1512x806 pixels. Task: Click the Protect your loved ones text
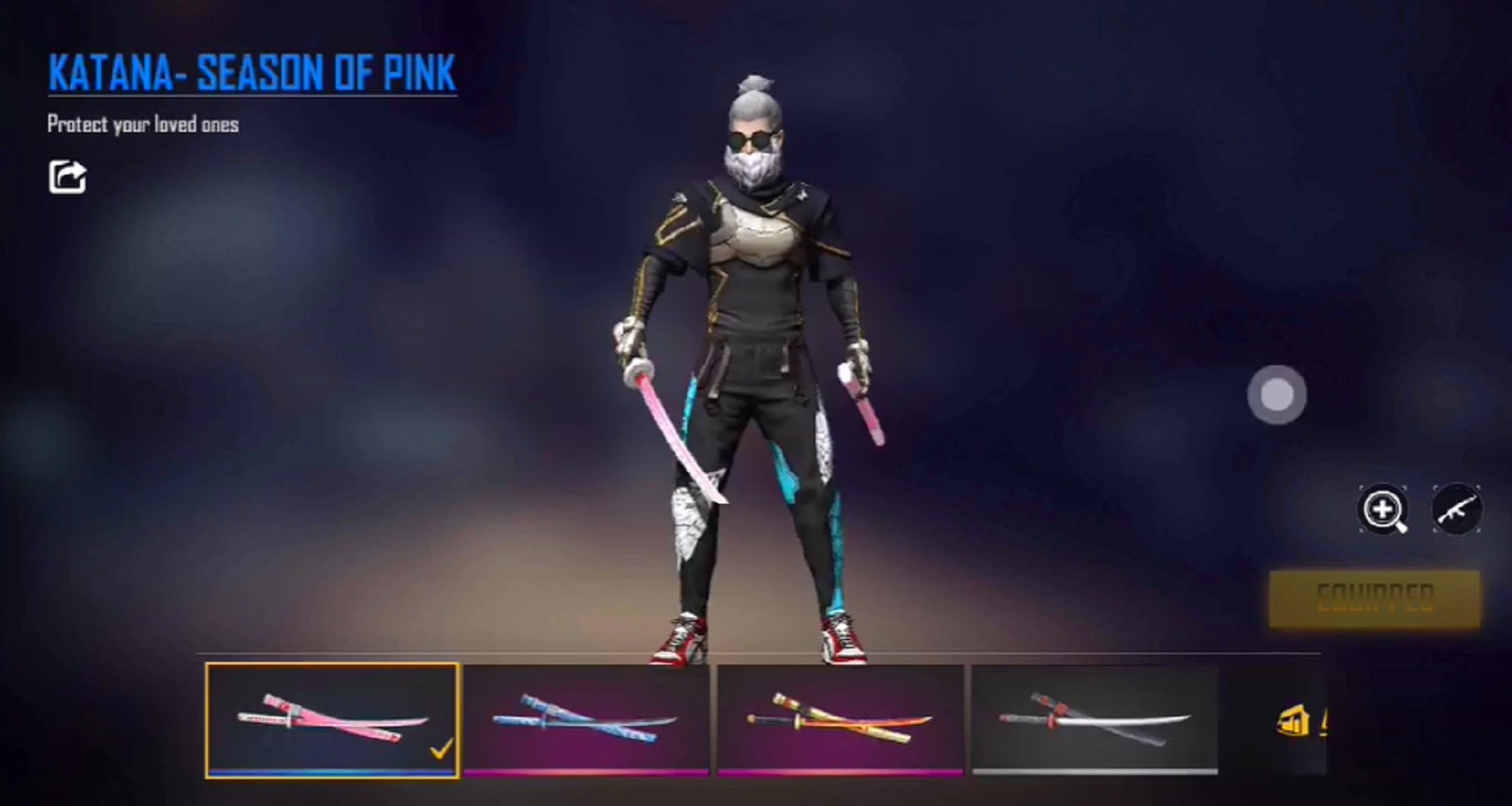(x=142, y=125)
